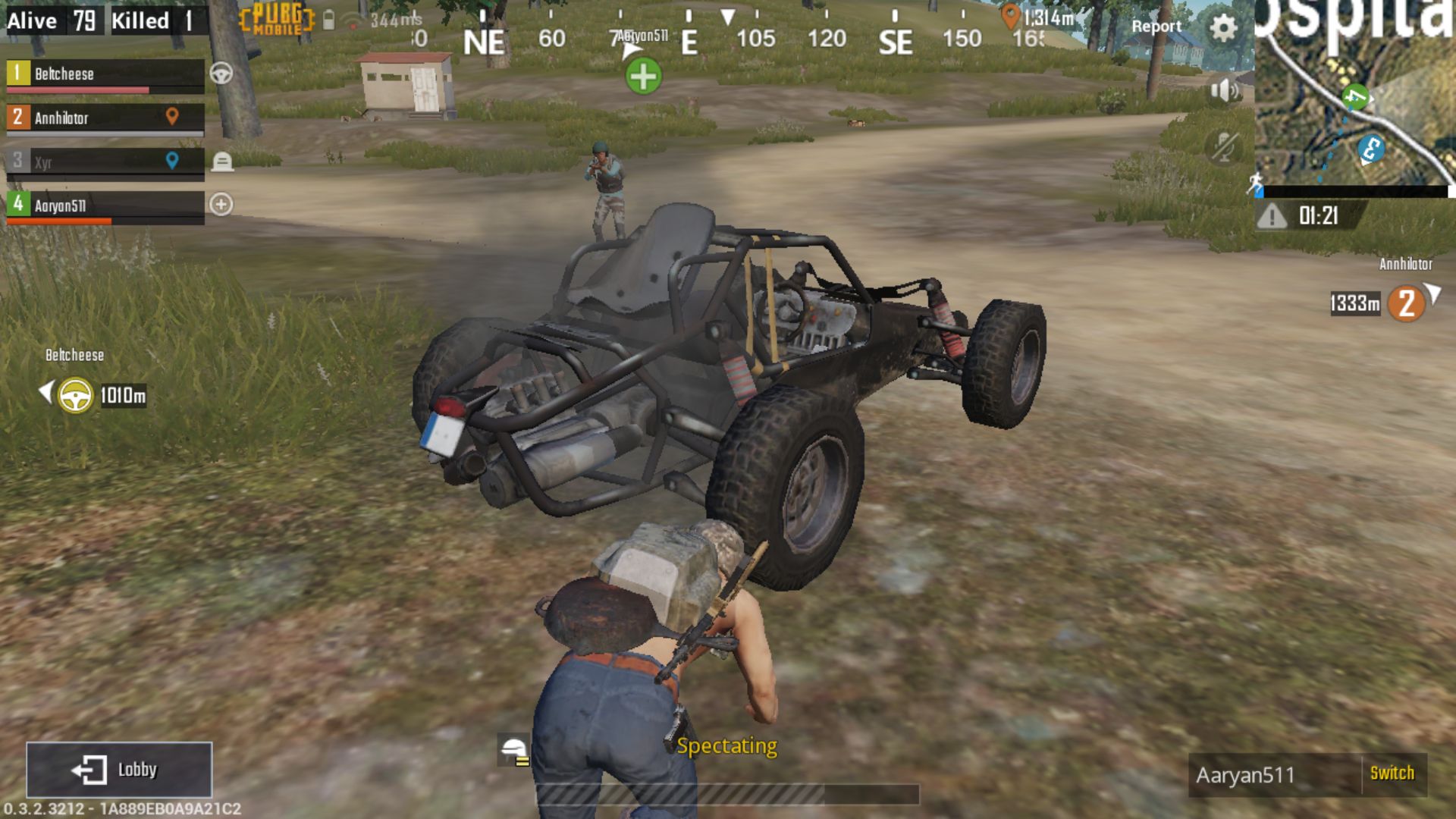This screenshot has height=819, width=1456.
Task: Click the blue map marker beside Xyr
Action: (173, 160)
